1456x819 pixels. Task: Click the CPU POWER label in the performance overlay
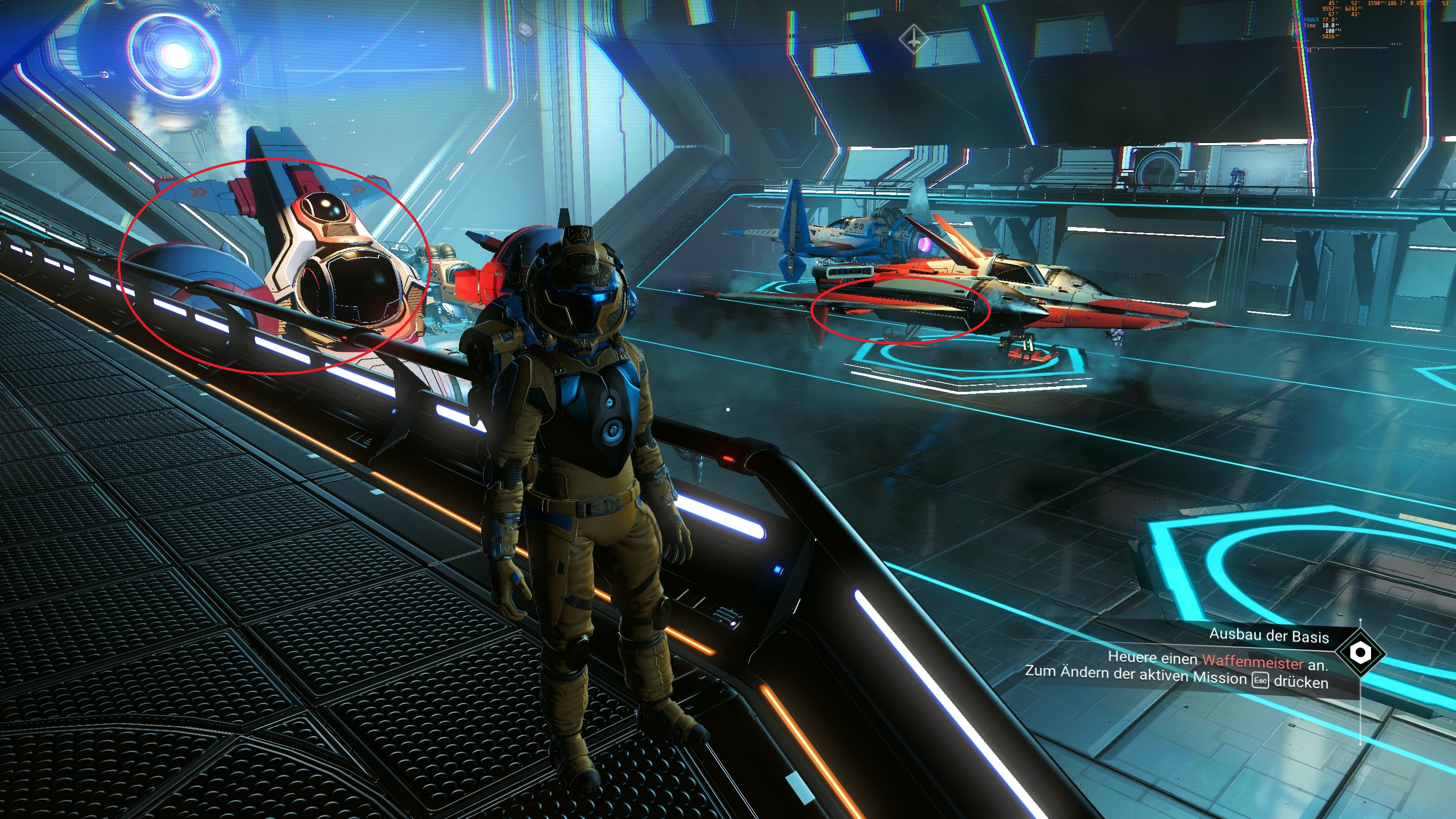[x=1304, y=20]
